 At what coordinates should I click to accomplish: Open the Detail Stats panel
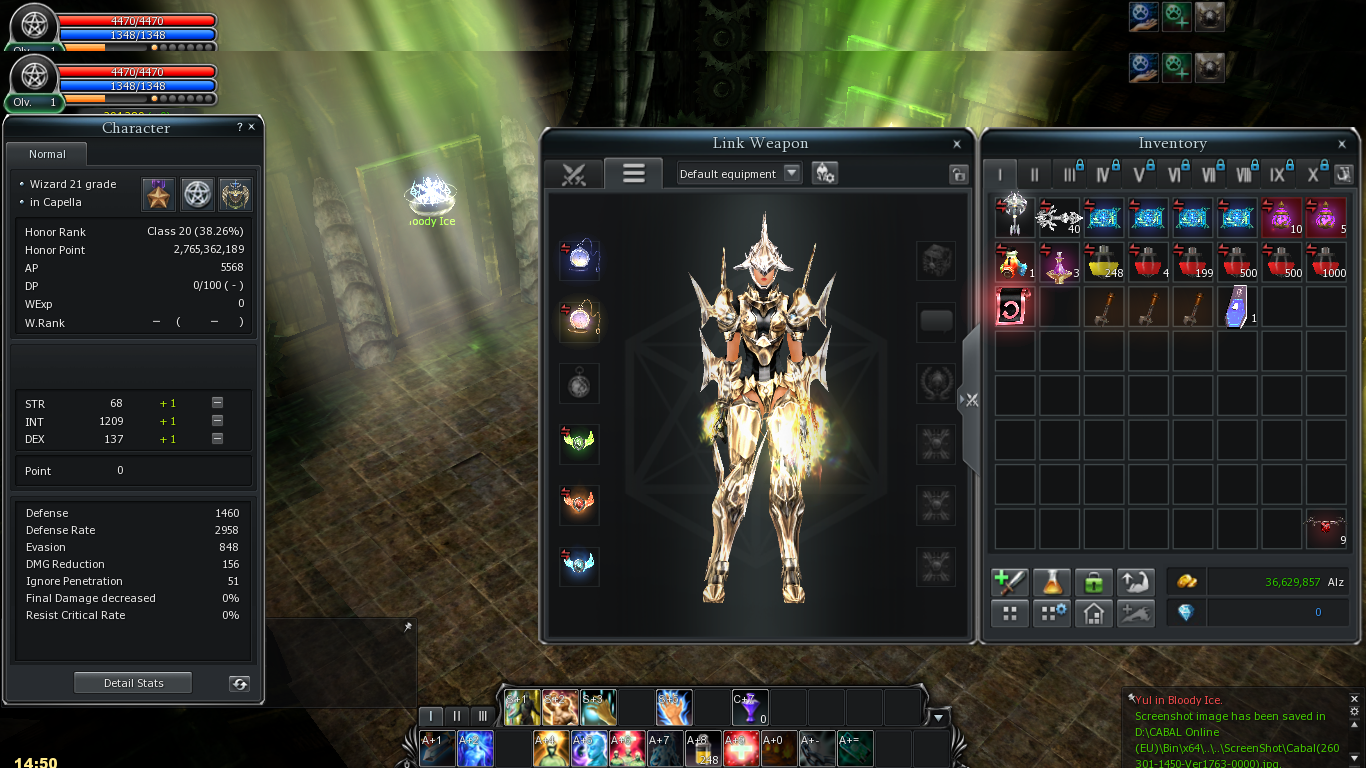point(133,683)
